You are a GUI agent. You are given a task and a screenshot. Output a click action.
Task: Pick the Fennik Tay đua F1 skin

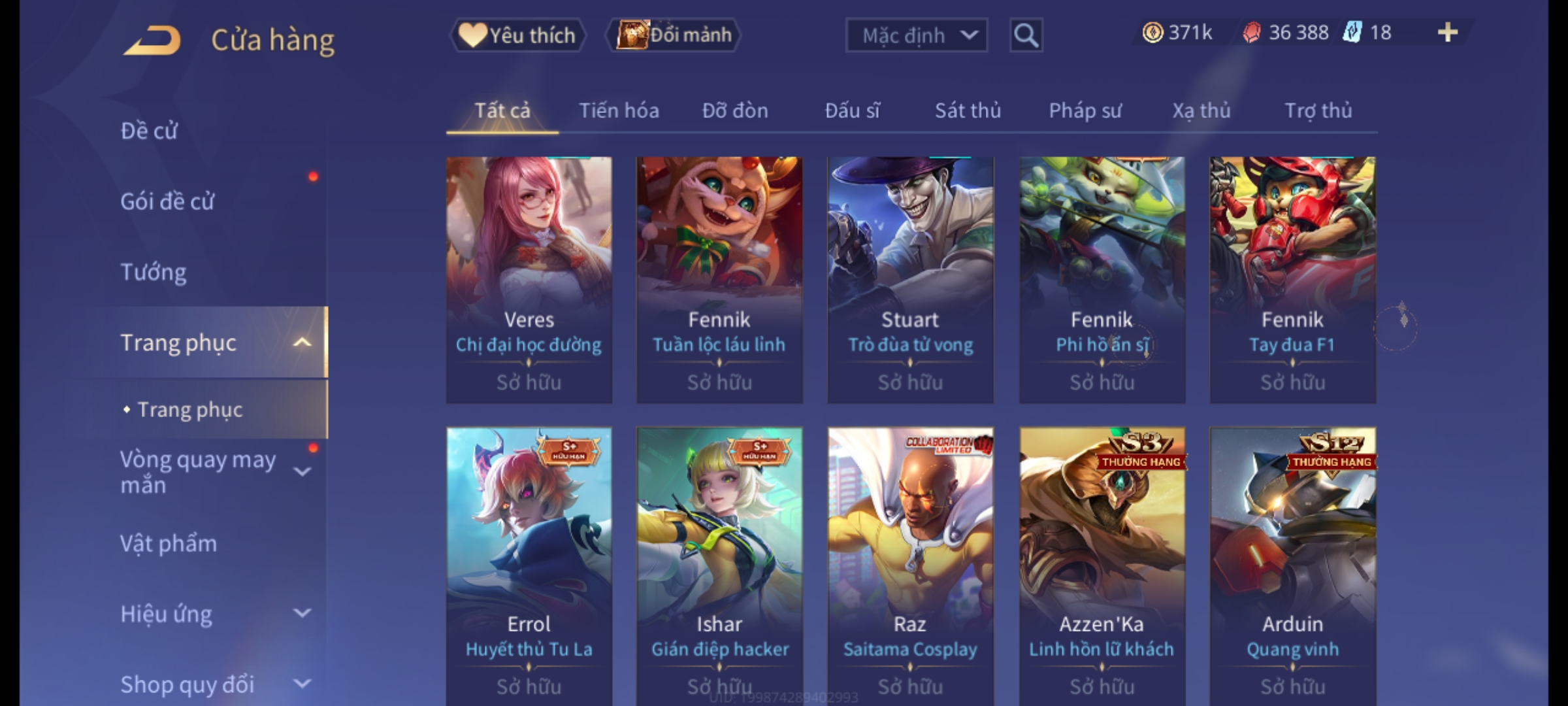(1292, 279)
